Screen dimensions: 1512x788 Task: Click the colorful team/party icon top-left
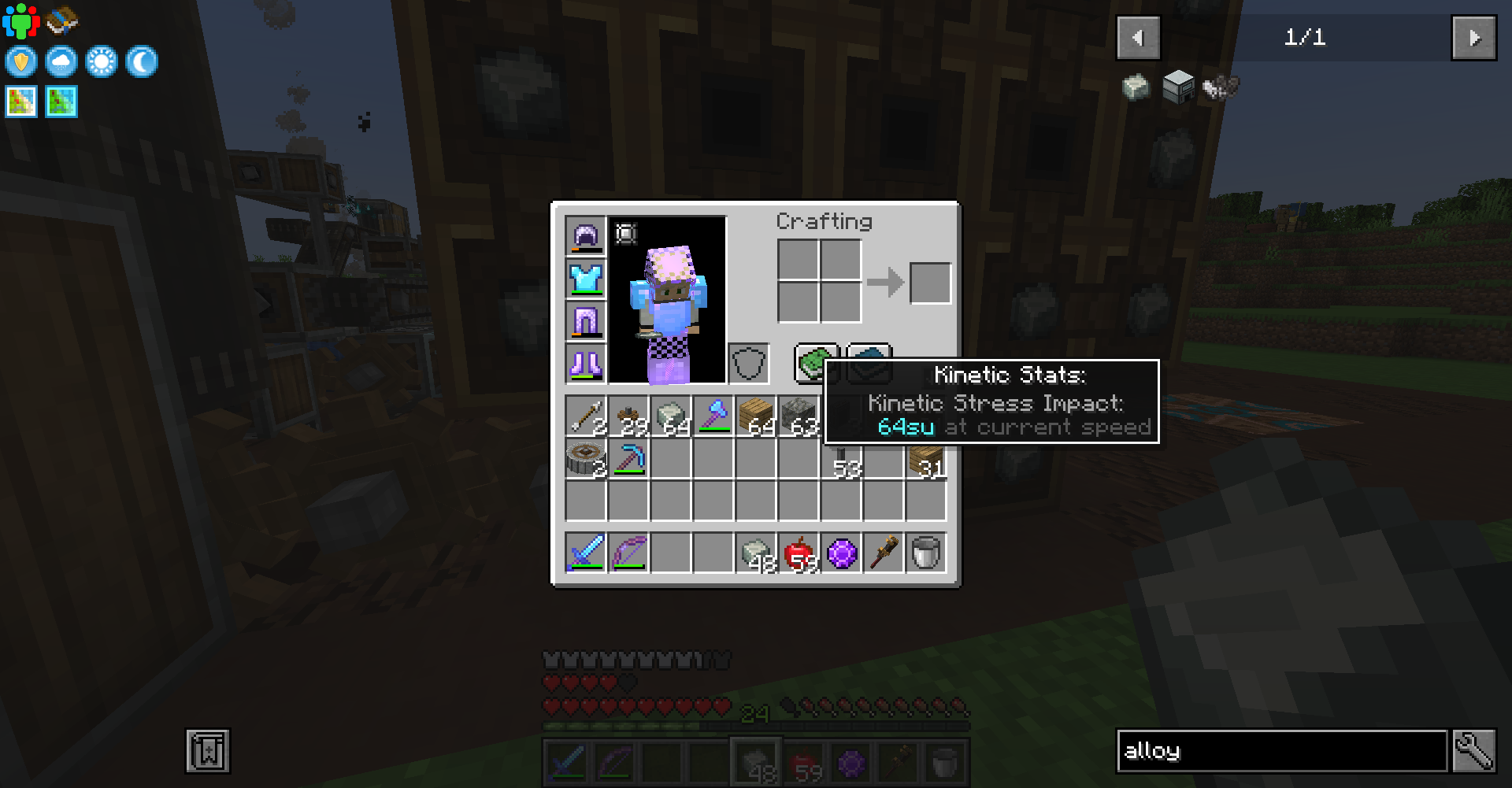(x=21, y=21)
